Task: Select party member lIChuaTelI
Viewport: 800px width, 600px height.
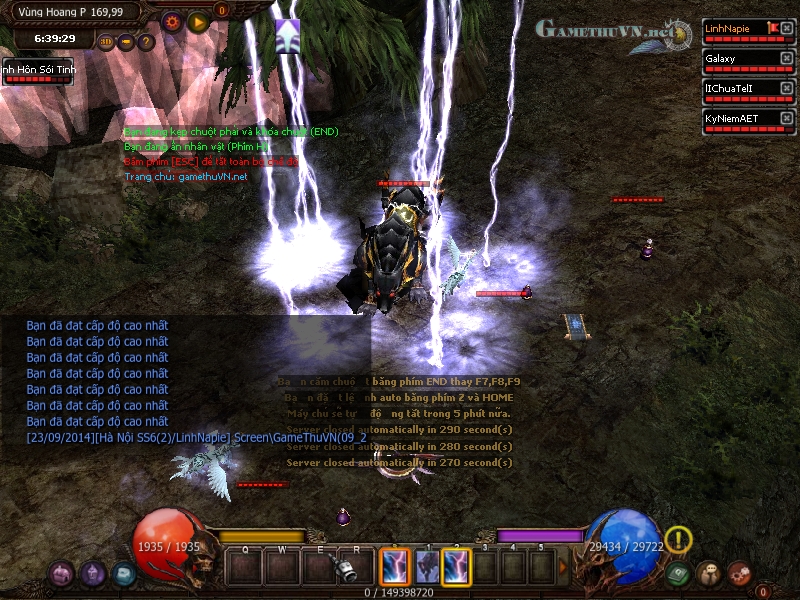Action: (x=740, y=89)
